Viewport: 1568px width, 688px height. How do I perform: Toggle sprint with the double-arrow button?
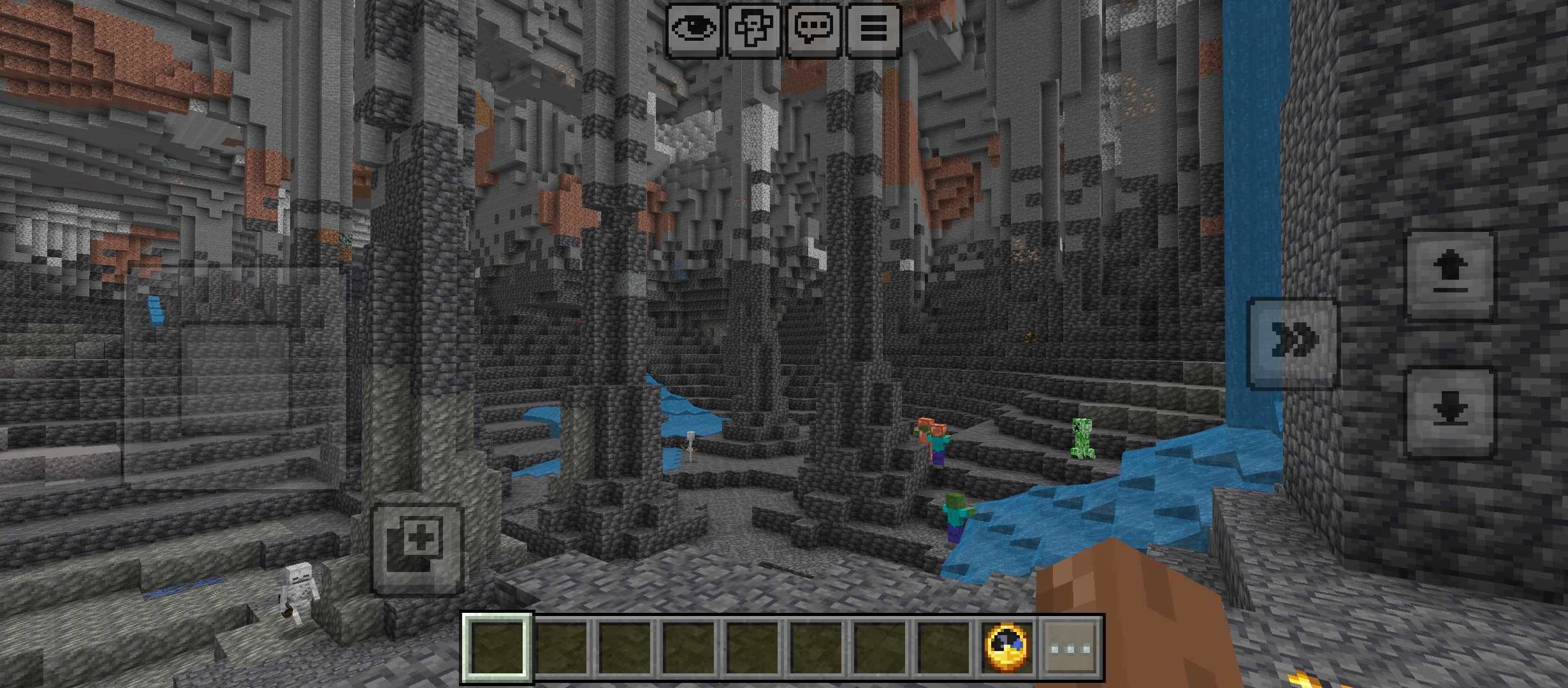(x=1292, y=343)
